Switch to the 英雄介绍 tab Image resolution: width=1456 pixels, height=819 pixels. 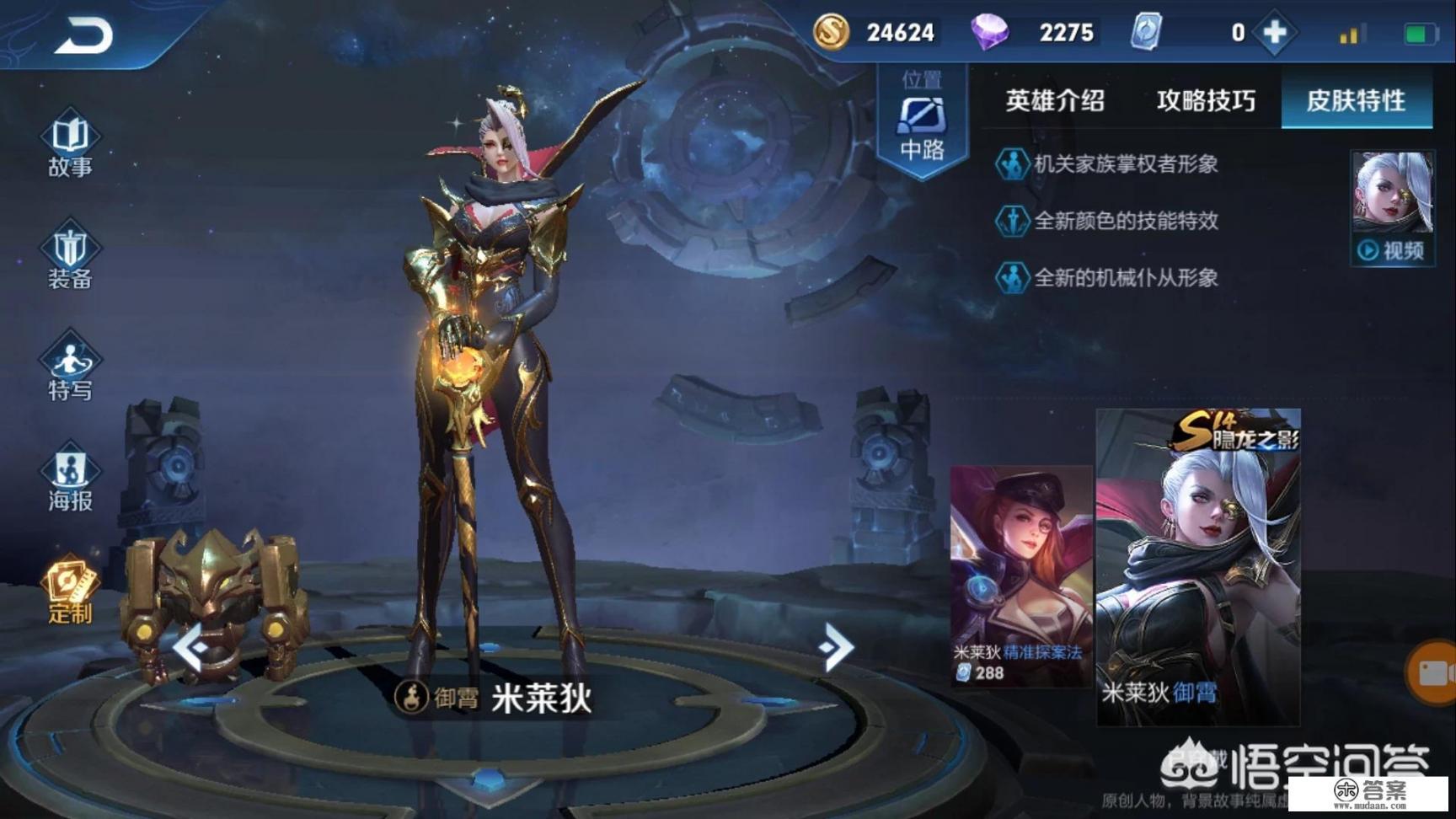[x=1056, y=101]
